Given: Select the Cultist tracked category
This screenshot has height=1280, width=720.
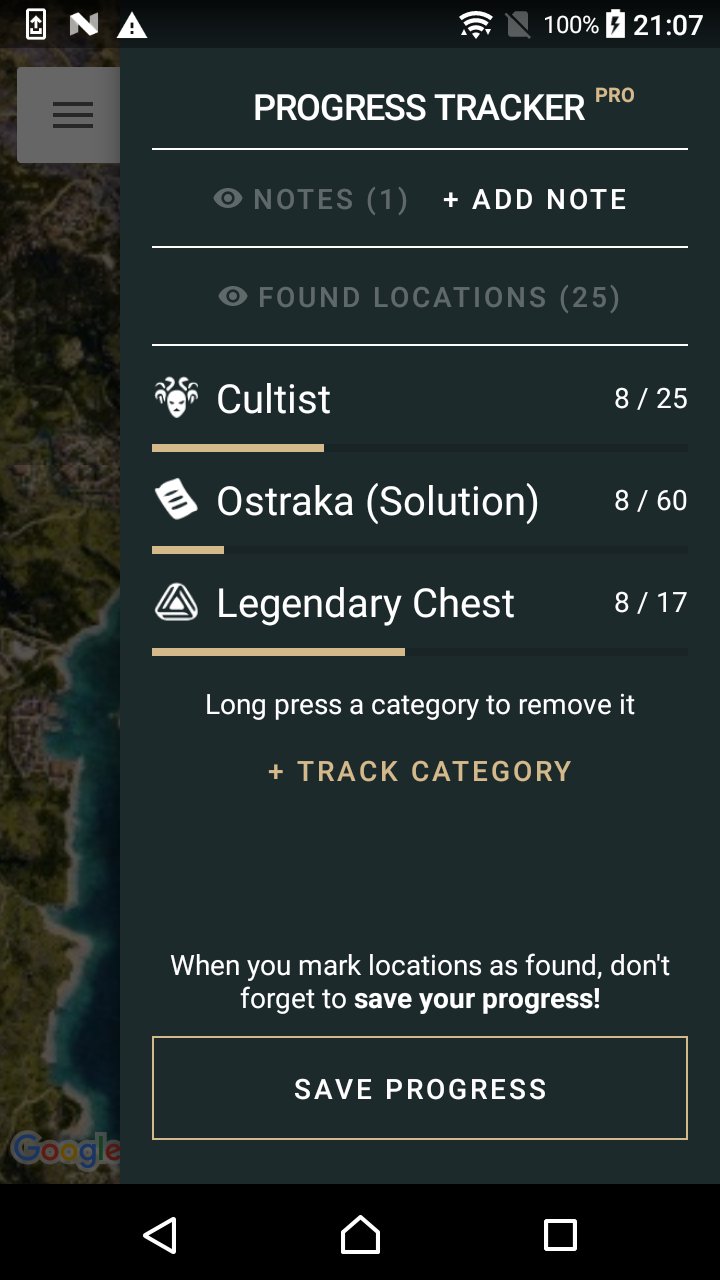Looking at the screenshot, I should (419, 400).
